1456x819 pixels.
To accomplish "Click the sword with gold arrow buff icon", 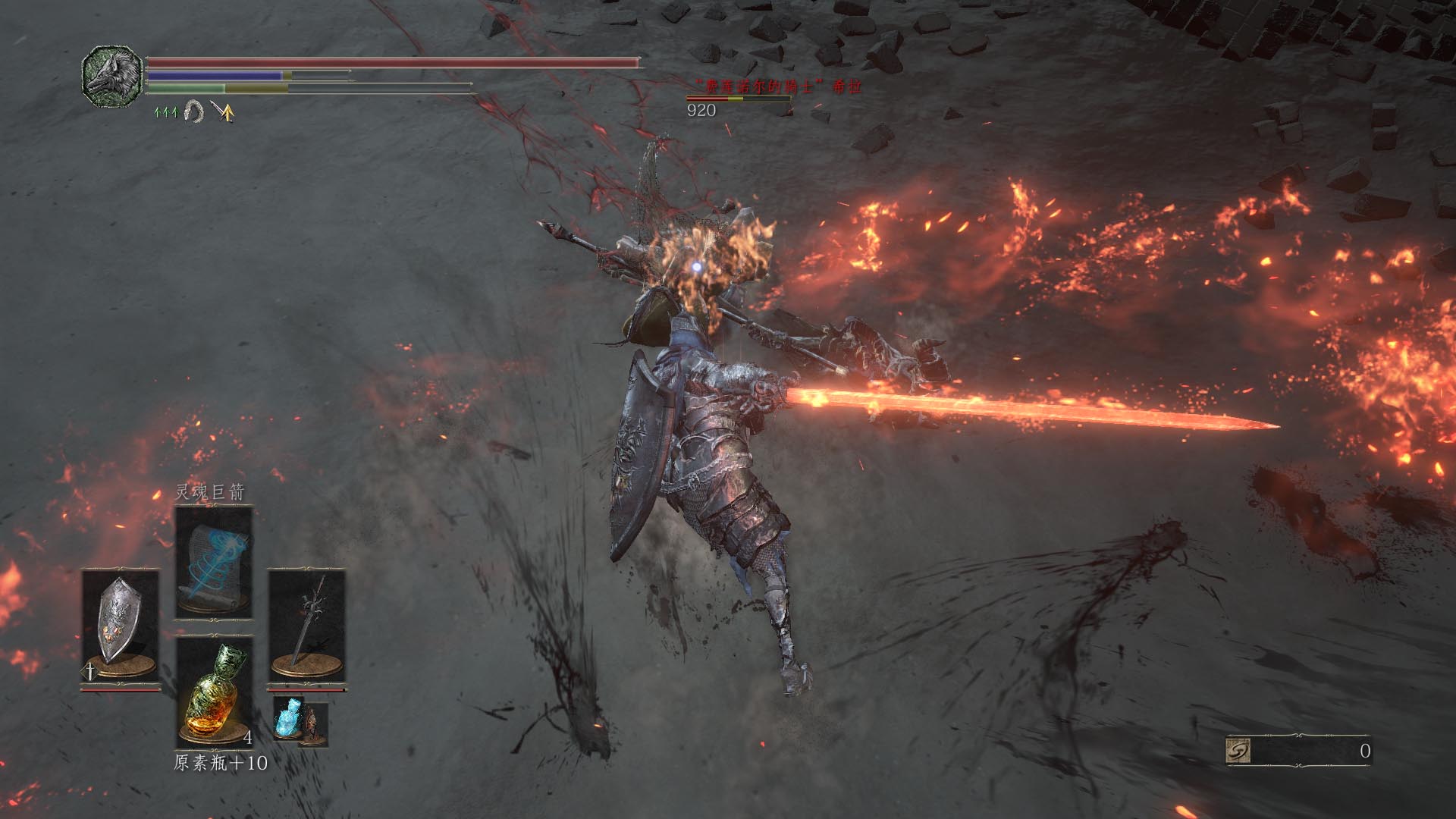I will coord(222,112).
